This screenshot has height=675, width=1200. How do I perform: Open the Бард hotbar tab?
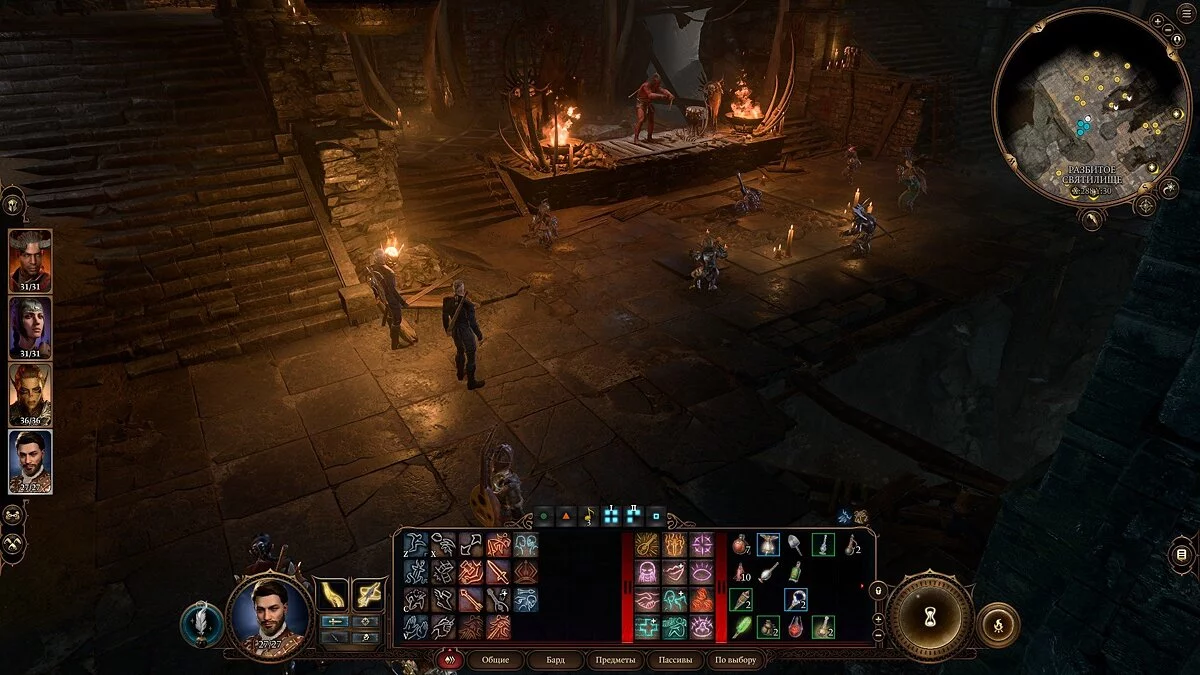point(555,660)
